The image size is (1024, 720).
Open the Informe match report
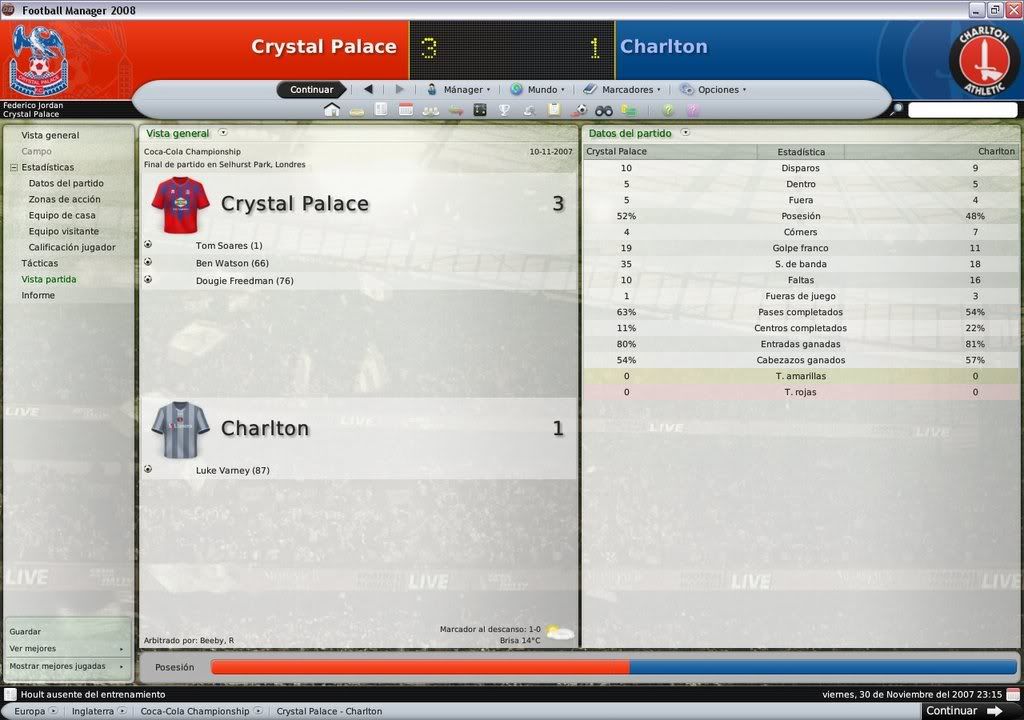click(38, 295)
